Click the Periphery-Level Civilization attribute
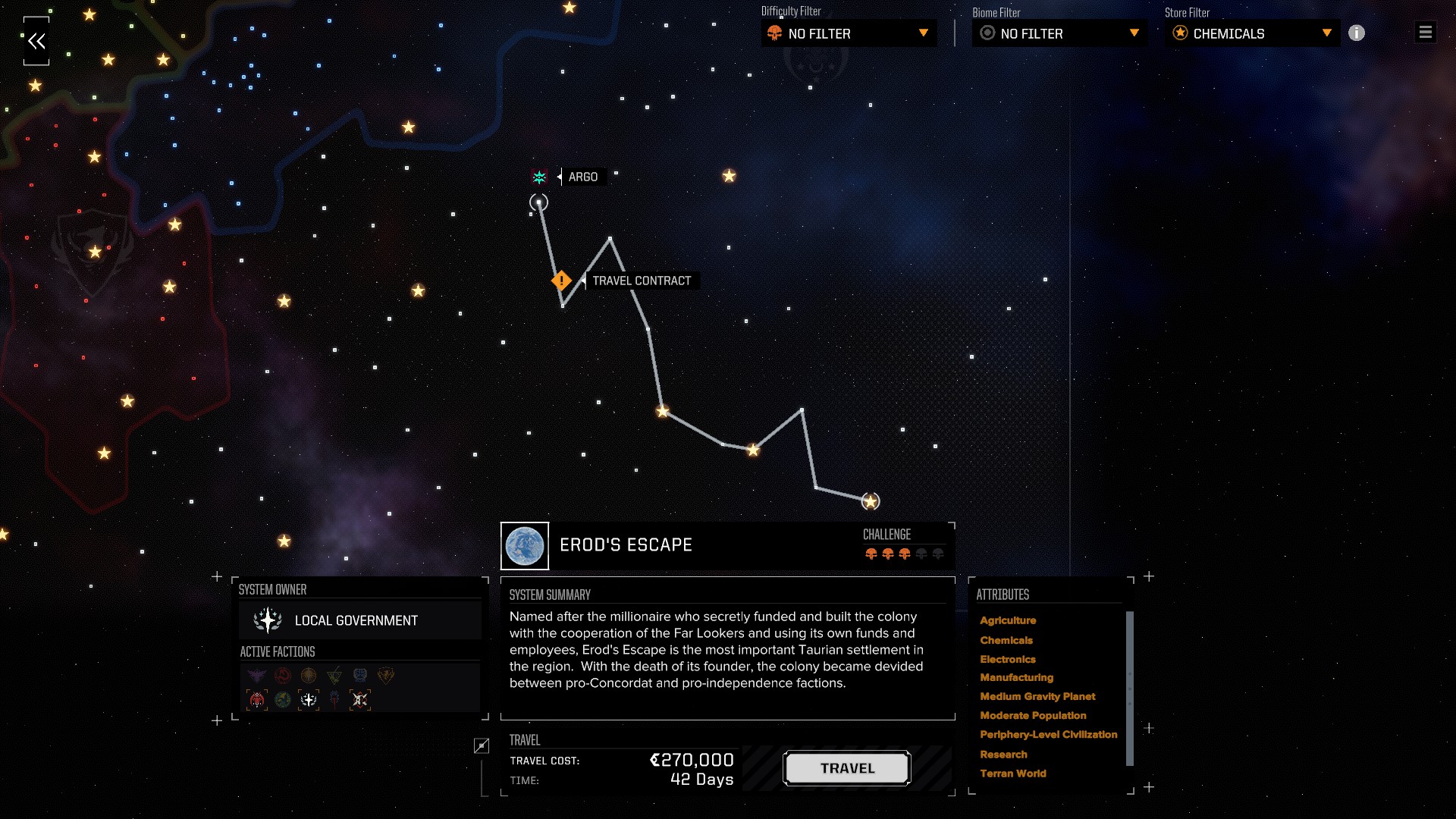Screen dimensions: 1456x819 click(x=1048, y=734)
